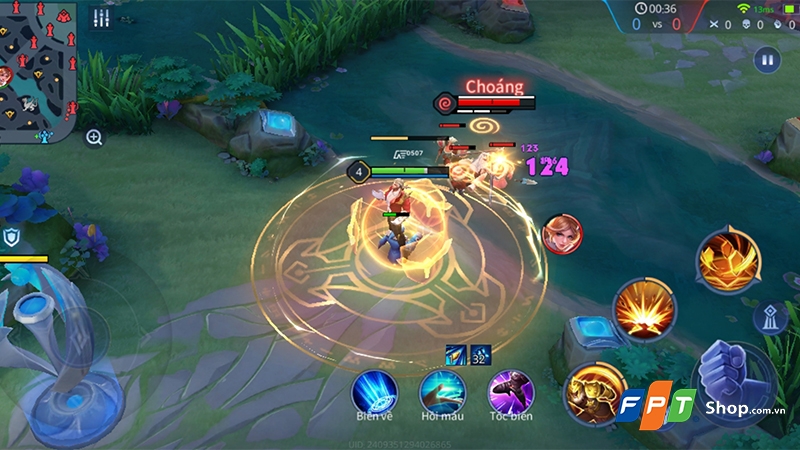Select the tower attack target icon
The image size is (800, 450).
[771, 318]
